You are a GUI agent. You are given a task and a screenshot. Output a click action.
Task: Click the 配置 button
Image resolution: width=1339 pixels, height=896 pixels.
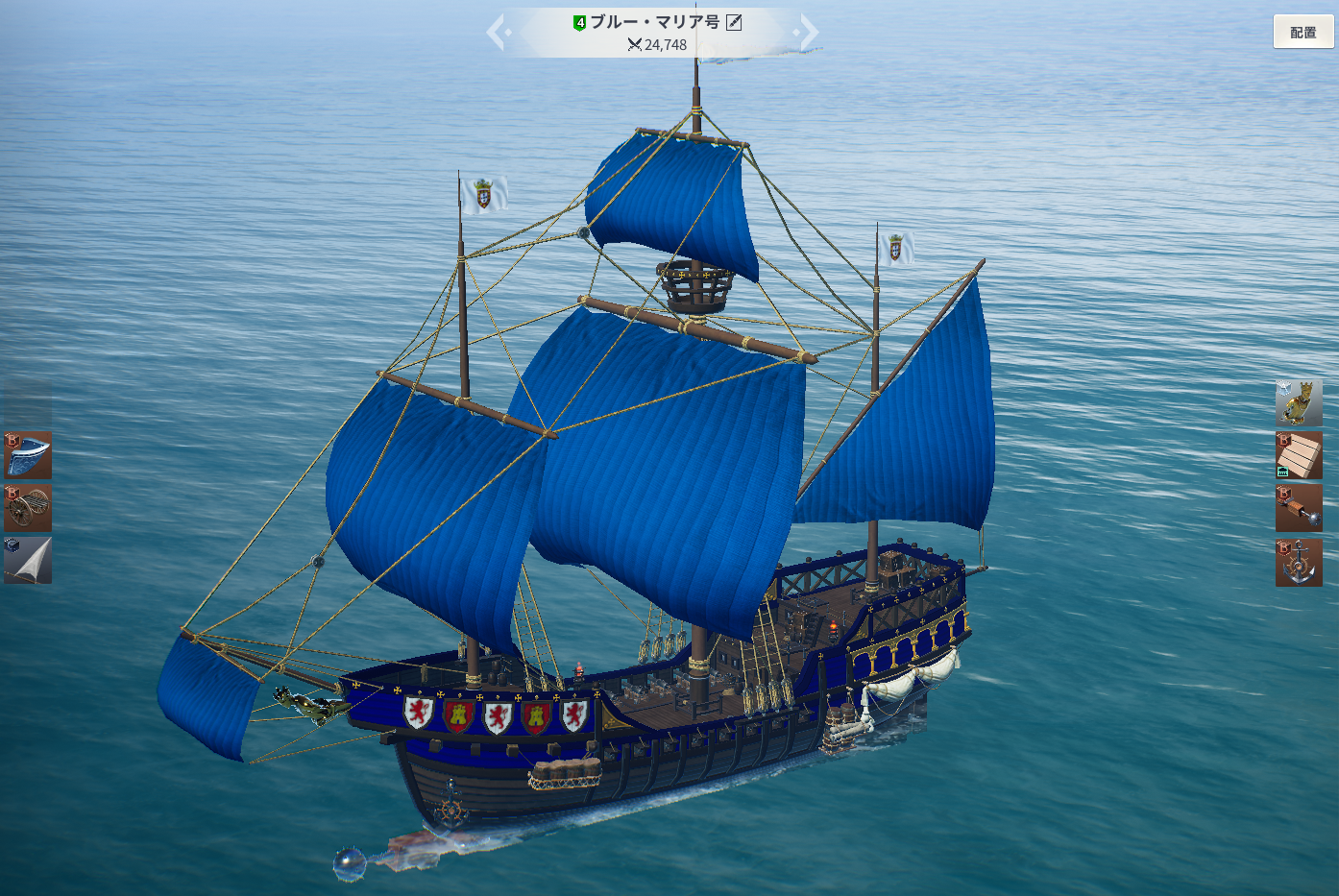1303,32
